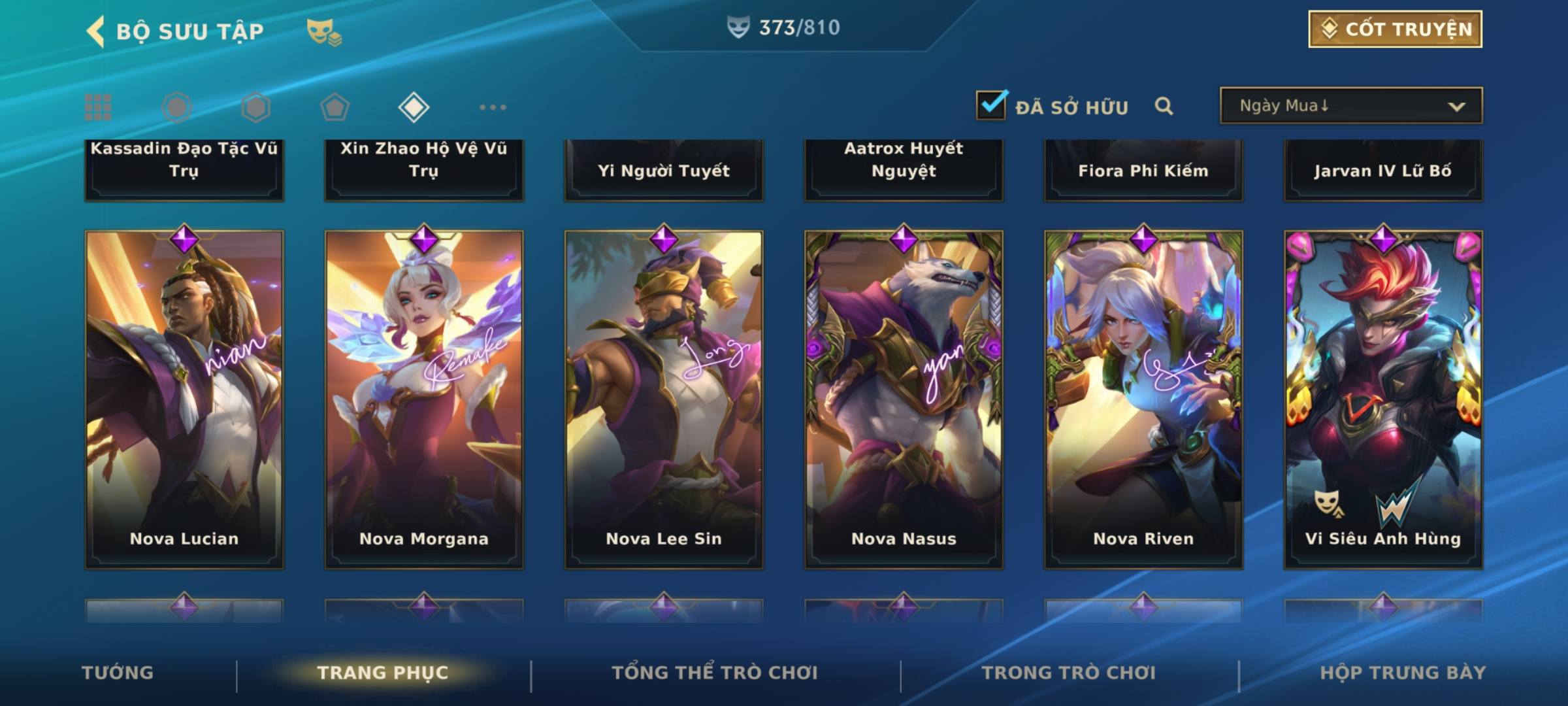Choose the diamond rarity filter
This screenshot has width=1568, height=706.
[x=414, y=107]
